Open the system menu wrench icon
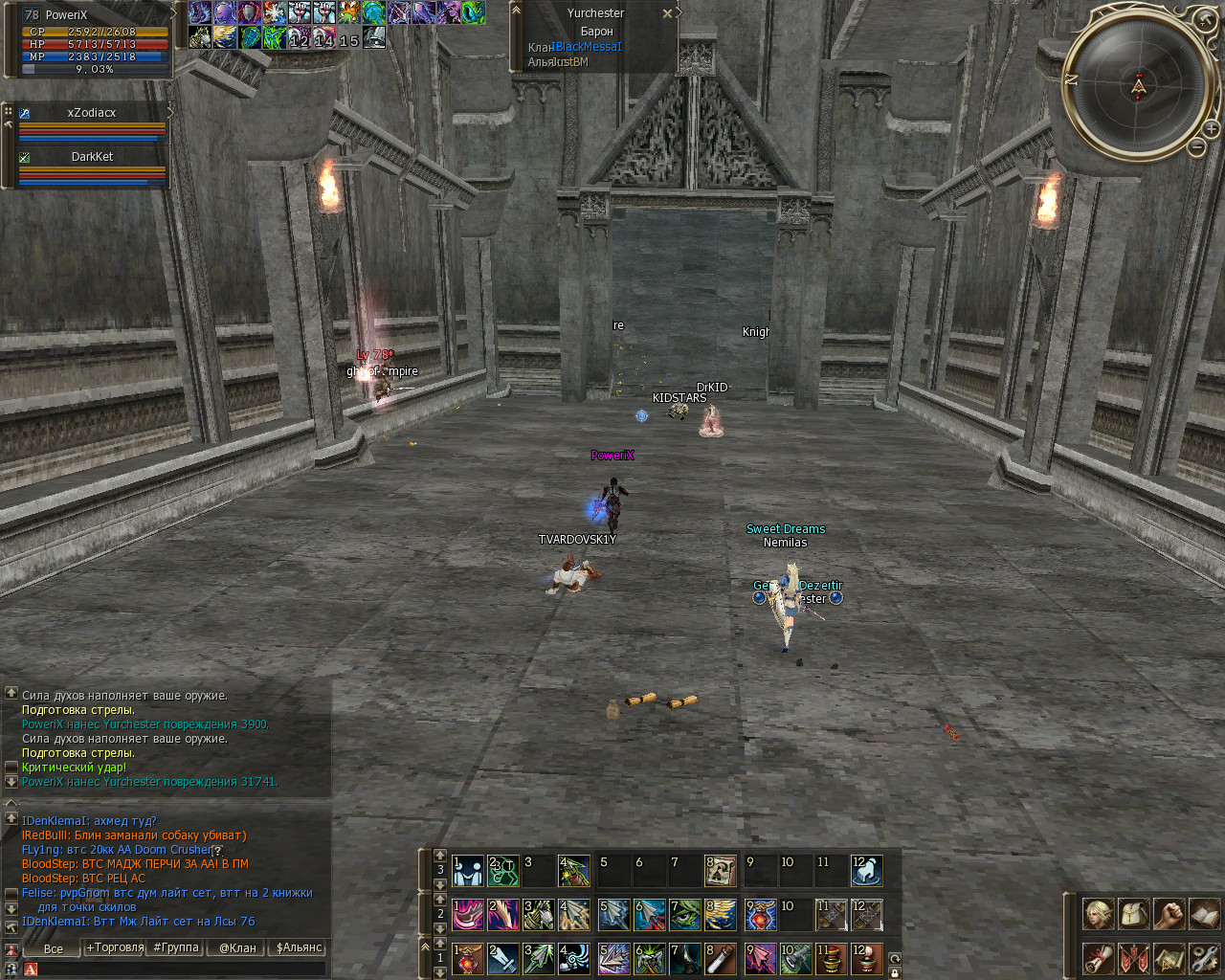The height and width of the screenshot is (980, 1225). click(1204, 958)
